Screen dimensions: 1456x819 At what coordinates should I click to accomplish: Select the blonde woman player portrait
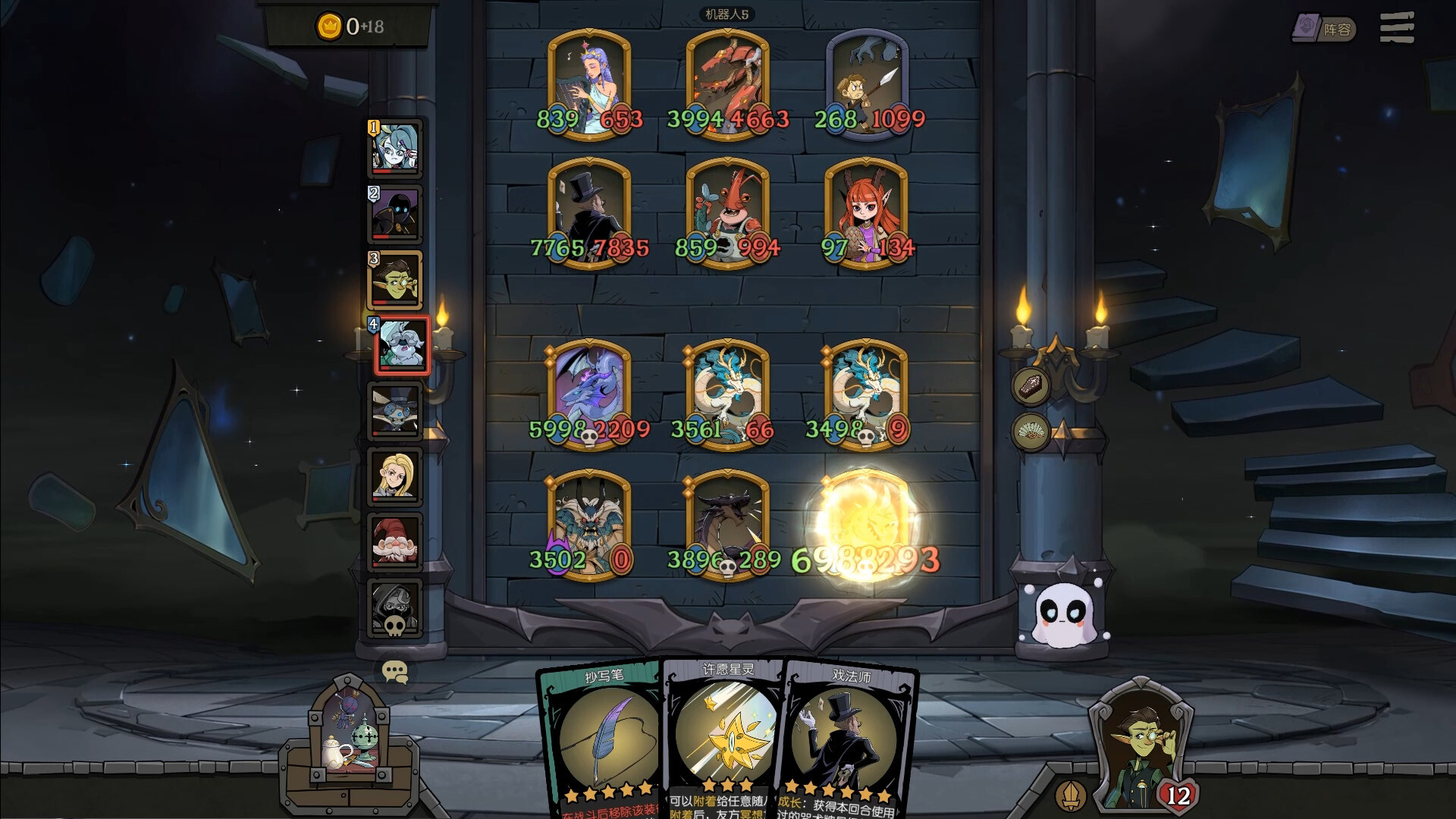[394, 476]
